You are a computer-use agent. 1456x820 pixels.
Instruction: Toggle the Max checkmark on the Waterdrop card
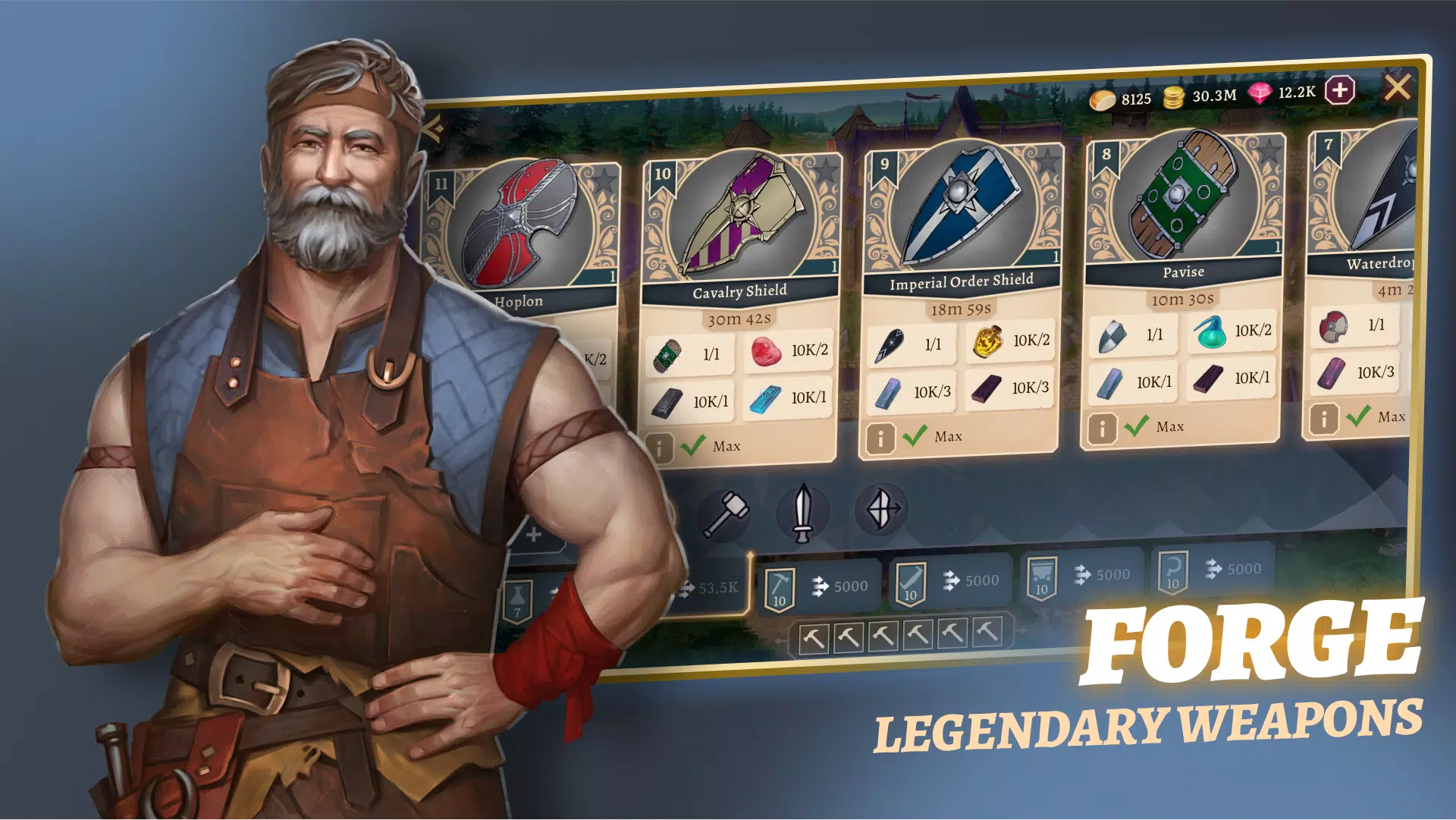pyautogui.click(x=1357, y=416)
